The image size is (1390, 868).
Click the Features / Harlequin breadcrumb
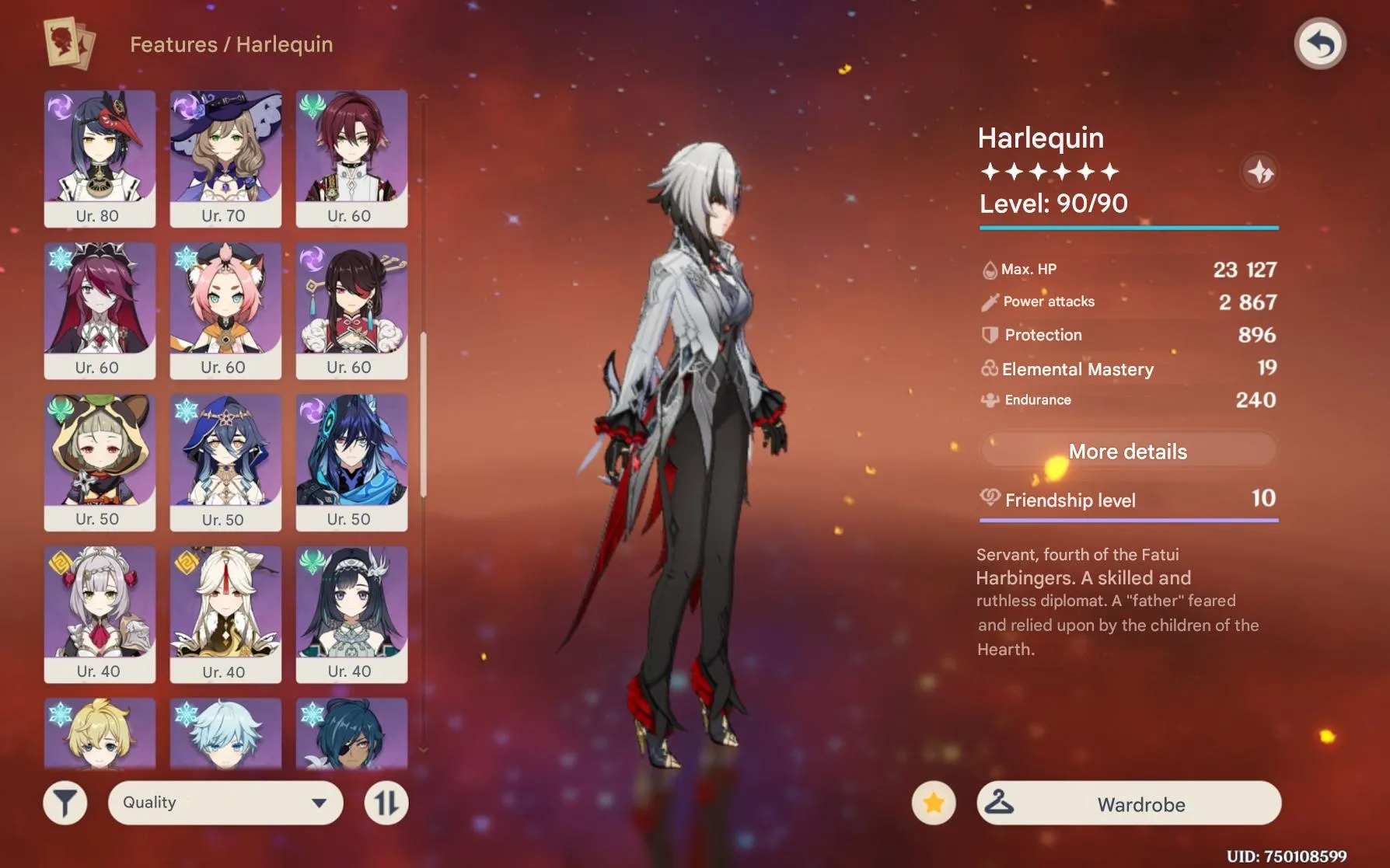coord(231,44)
